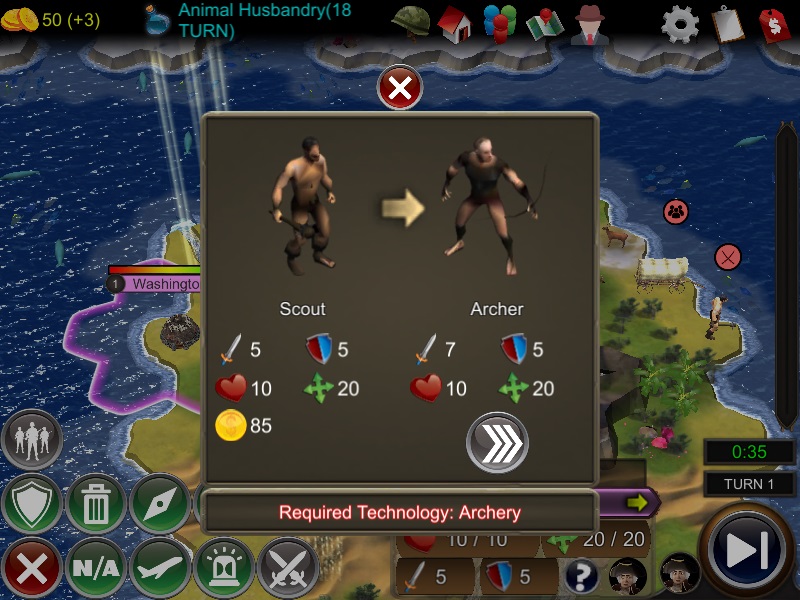Image resolution: width=800 pixels, height=600 pixels.
Task: Click the crossed swords attack button
Action: coord(288,568)
